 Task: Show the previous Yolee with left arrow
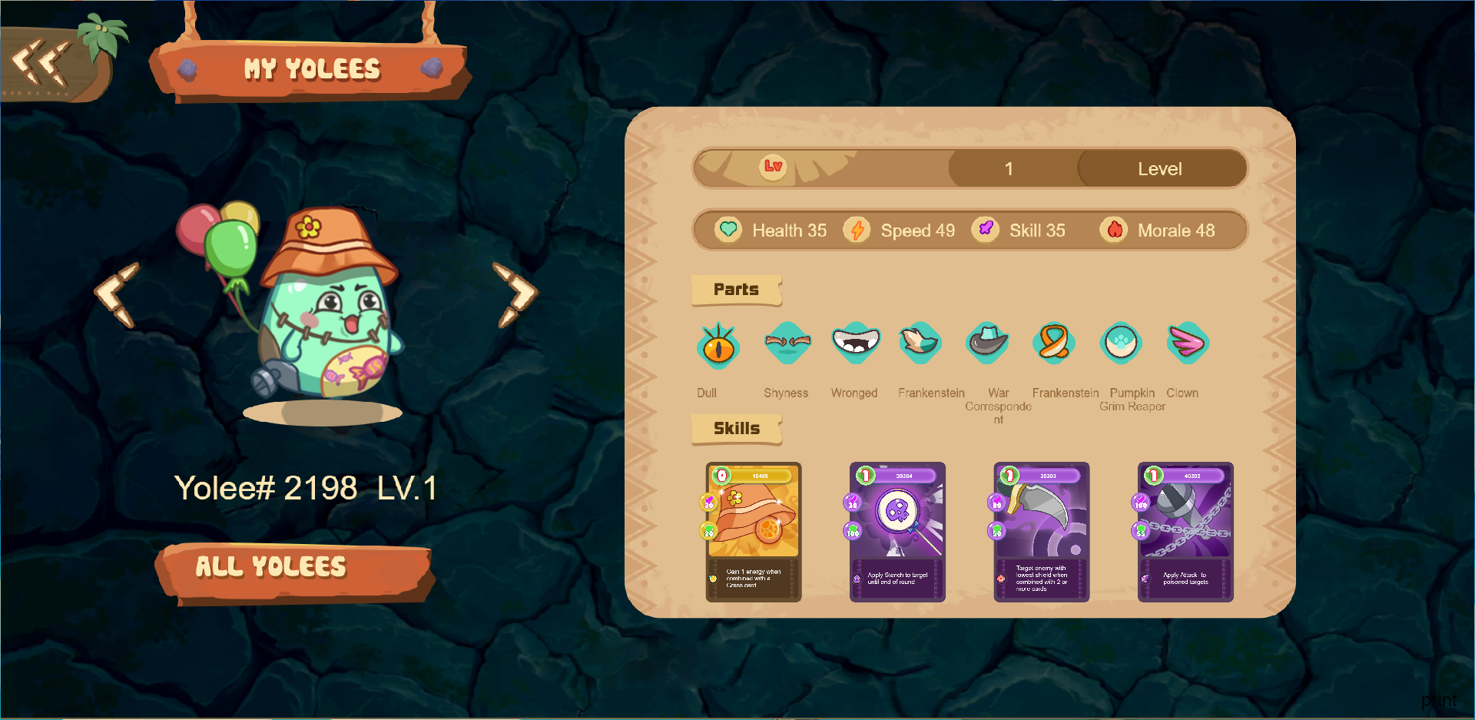[117, 294]
